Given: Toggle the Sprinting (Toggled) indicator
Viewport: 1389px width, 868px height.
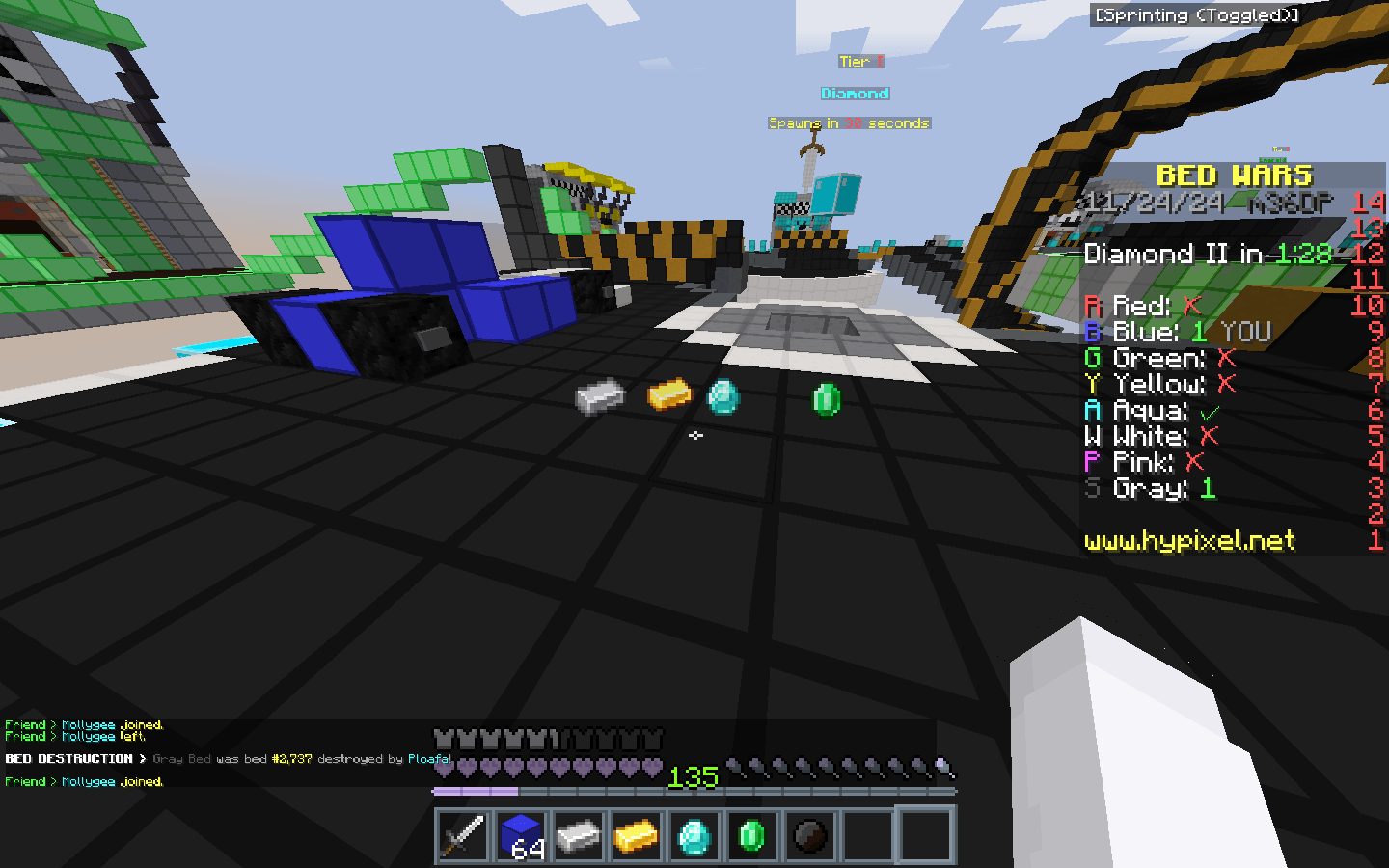Looking at the screenshot, I should tap(1192, 14).
